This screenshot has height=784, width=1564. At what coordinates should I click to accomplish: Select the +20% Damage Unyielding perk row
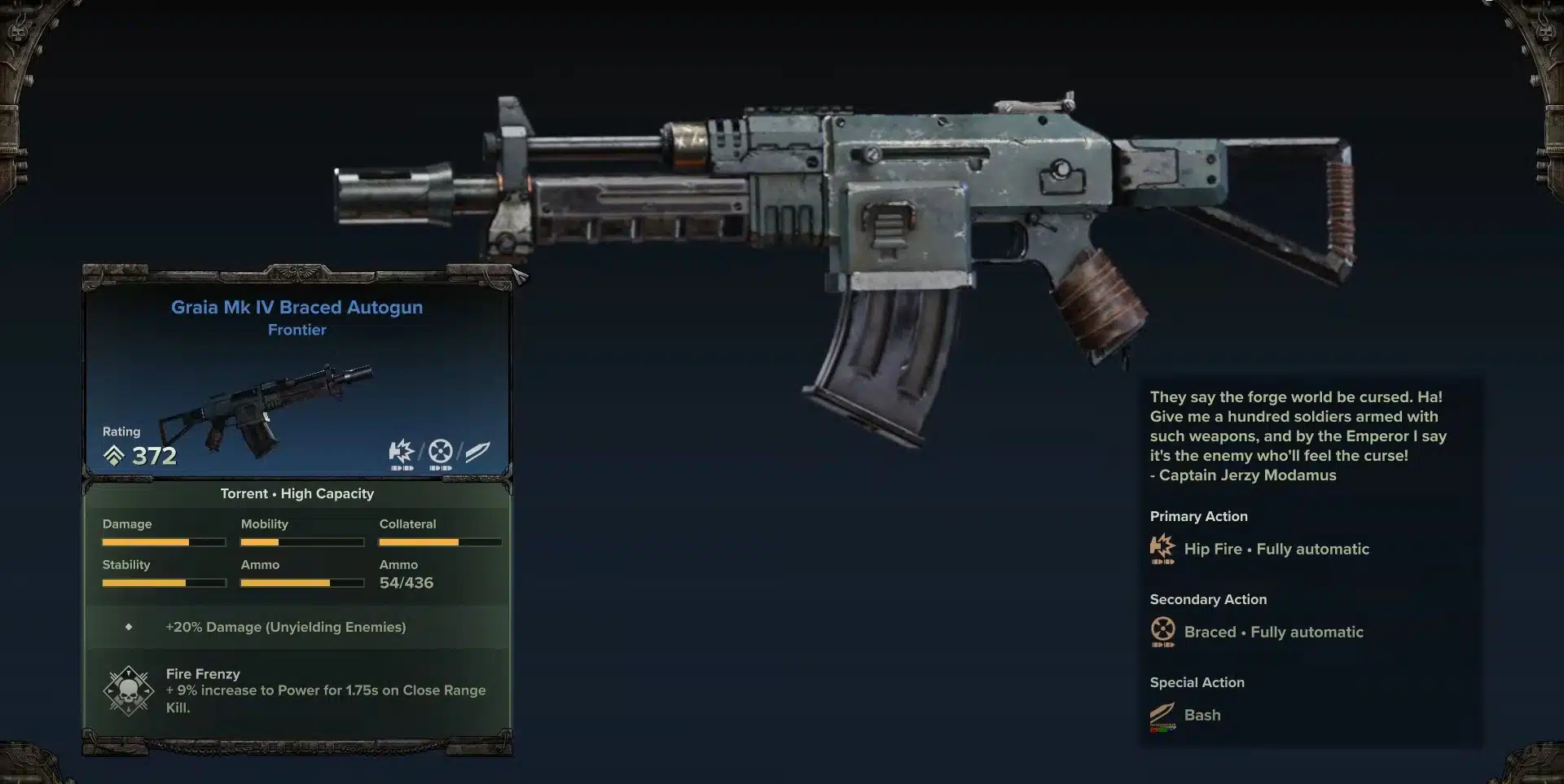click(x=285, y=627)
